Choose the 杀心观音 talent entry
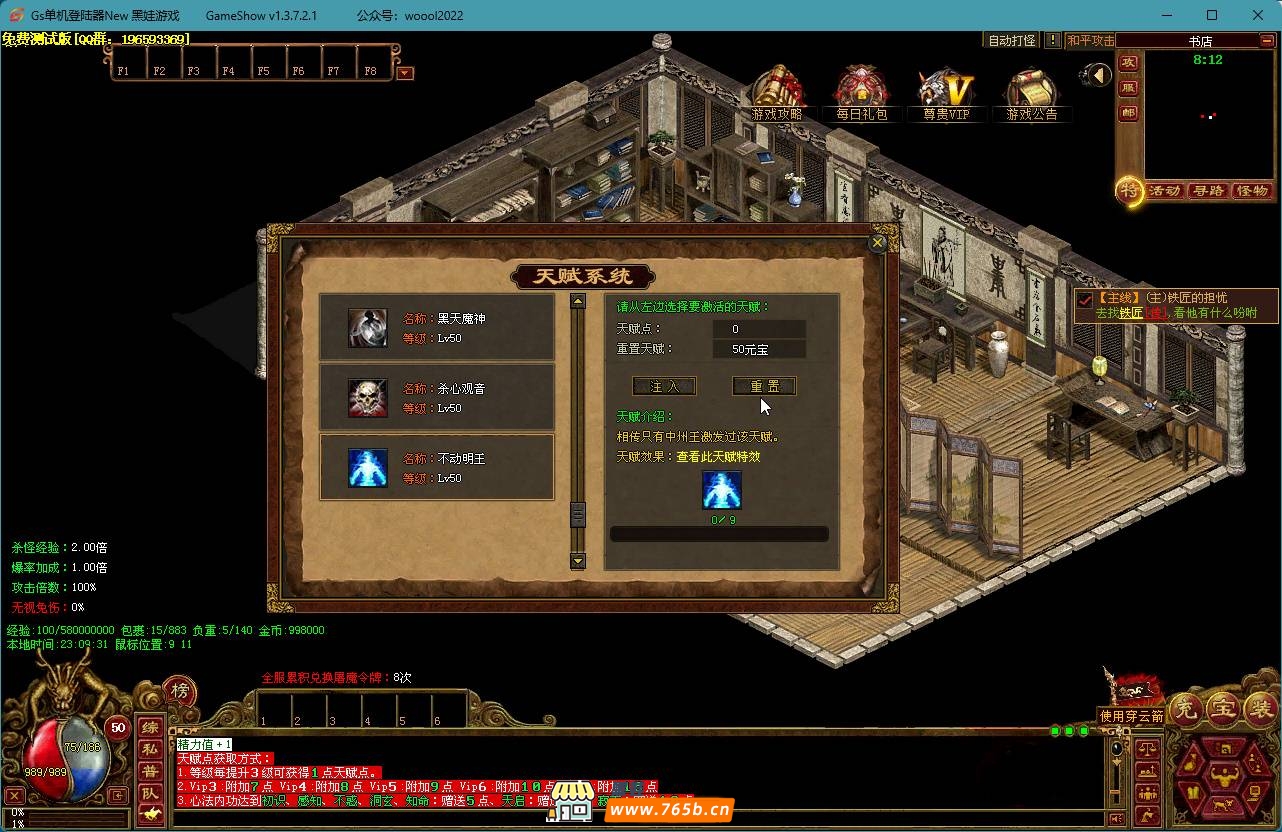Screen dimensions: 1282x832 click(436, 398)
